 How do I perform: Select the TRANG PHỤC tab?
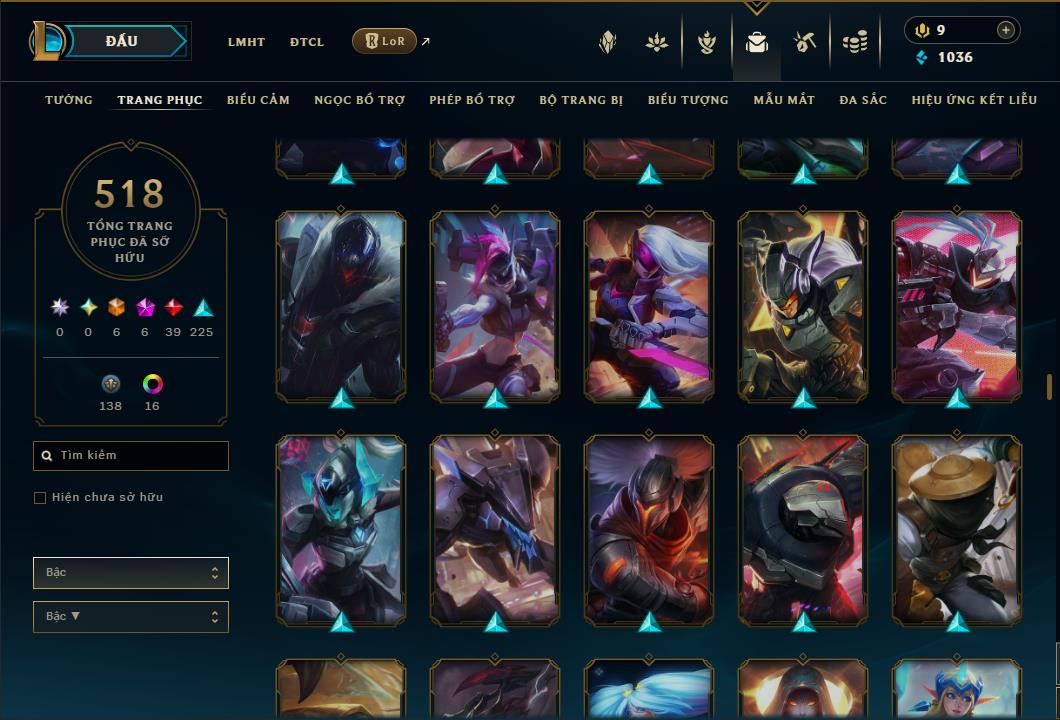(160, 100)
